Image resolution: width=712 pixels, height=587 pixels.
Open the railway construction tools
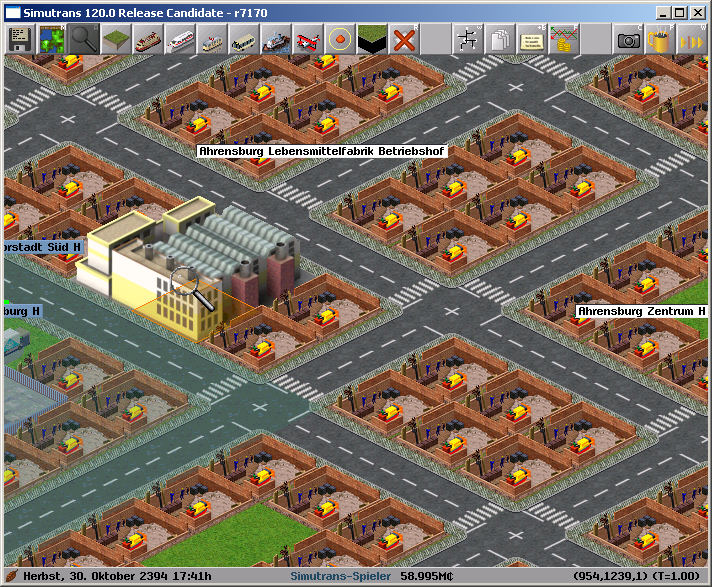tap(146, 40)
